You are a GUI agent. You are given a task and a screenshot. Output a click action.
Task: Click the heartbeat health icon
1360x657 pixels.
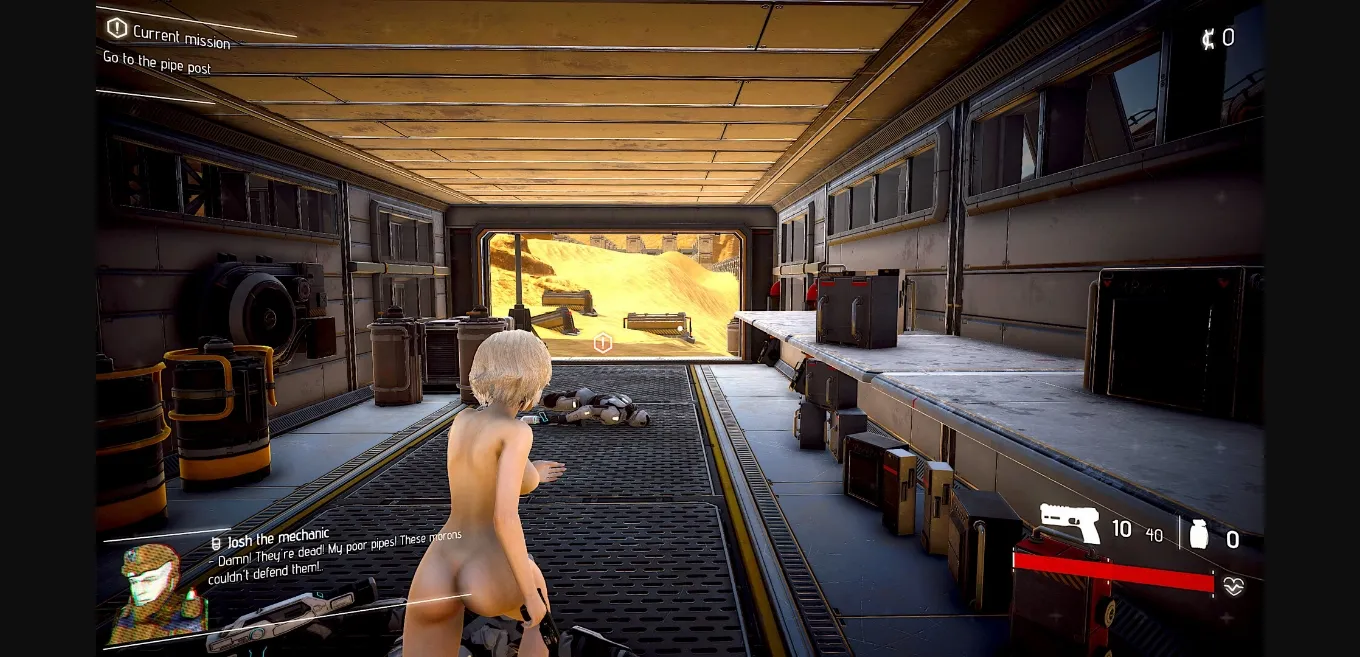[1233, 587]
